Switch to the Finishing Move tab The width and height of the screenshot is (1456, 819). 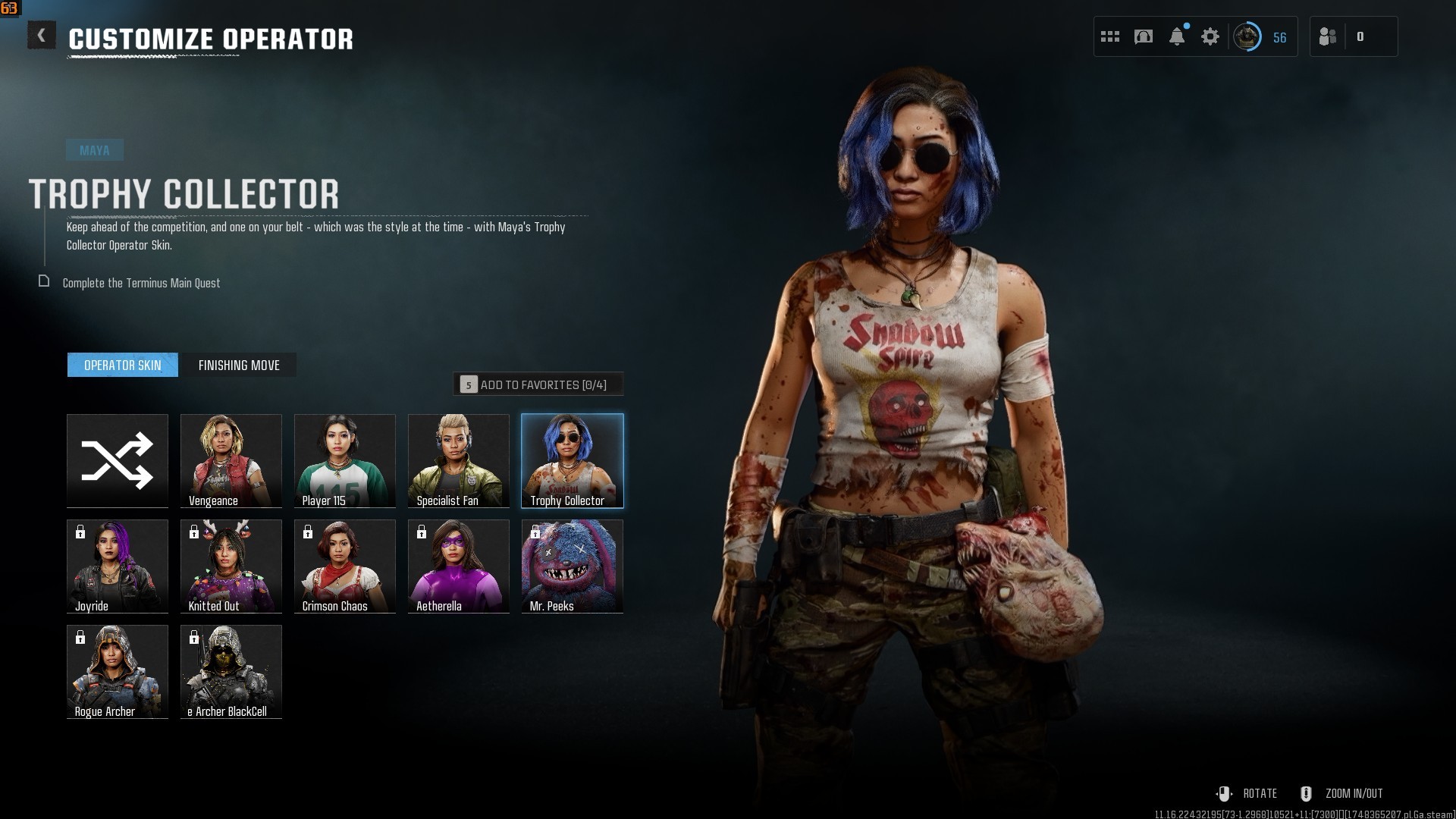tap(239, 366)
